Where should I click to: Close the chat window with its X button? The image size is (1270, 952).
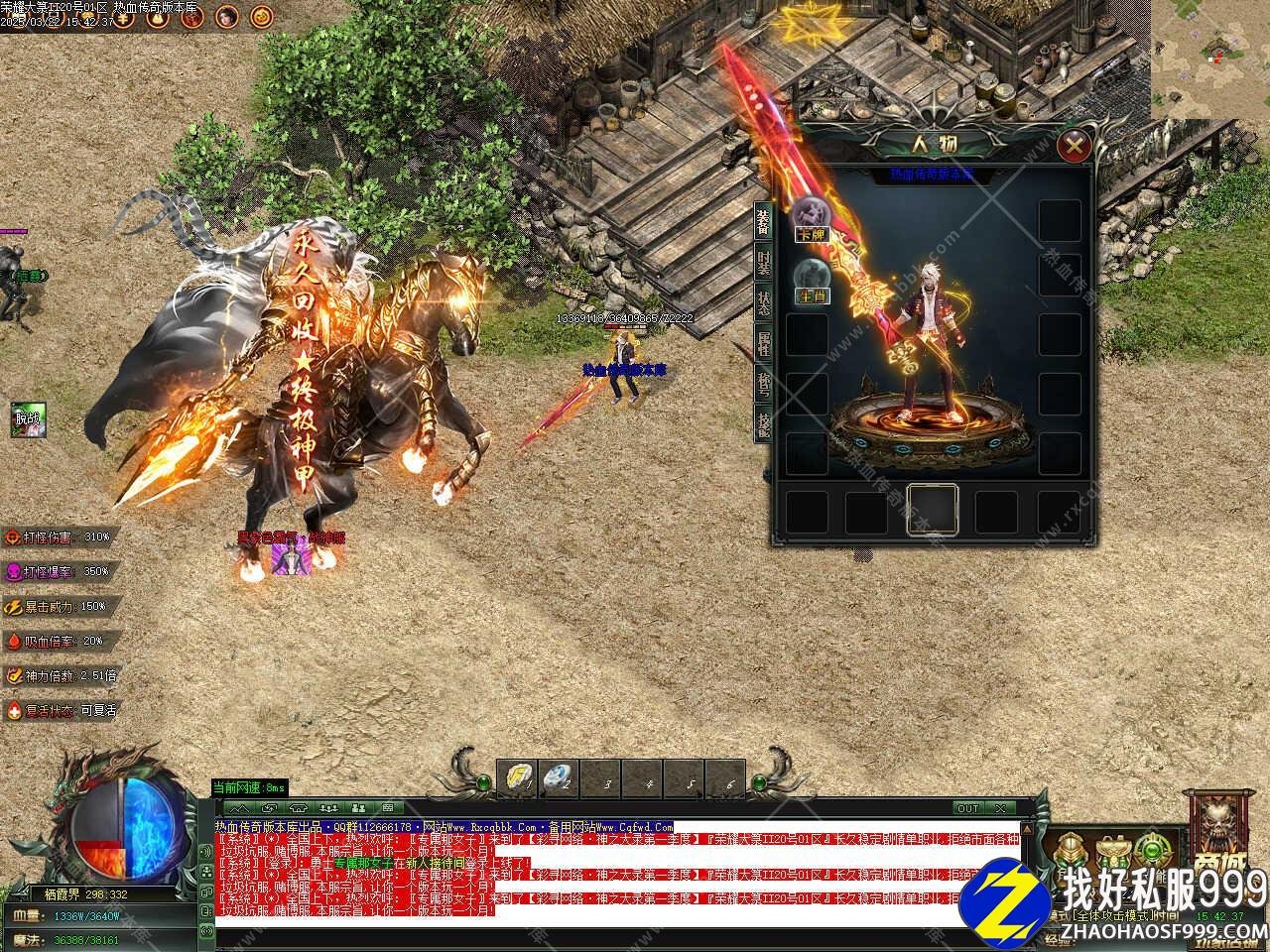pyautogui.click(x=999, y=808)
